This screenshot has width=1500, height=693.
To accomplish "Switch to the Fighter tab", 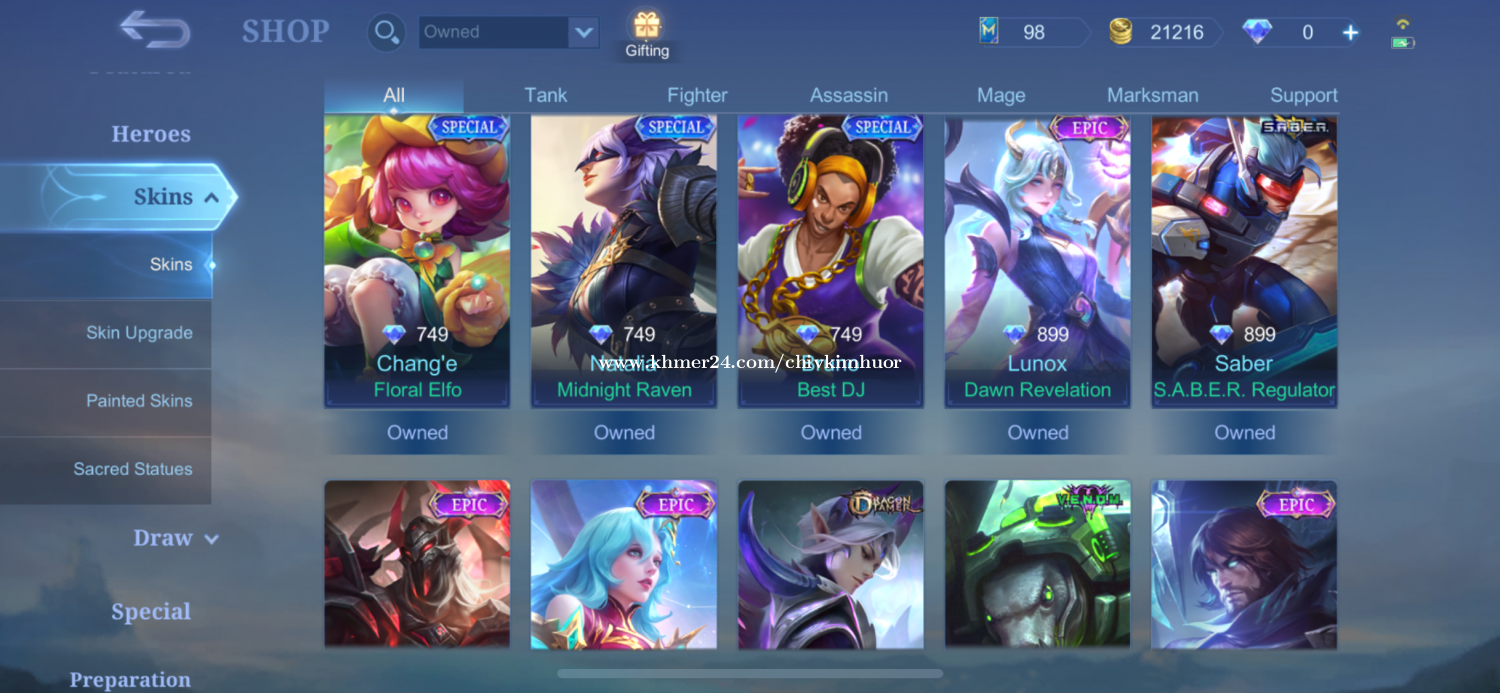I will (x=697, y=95).
